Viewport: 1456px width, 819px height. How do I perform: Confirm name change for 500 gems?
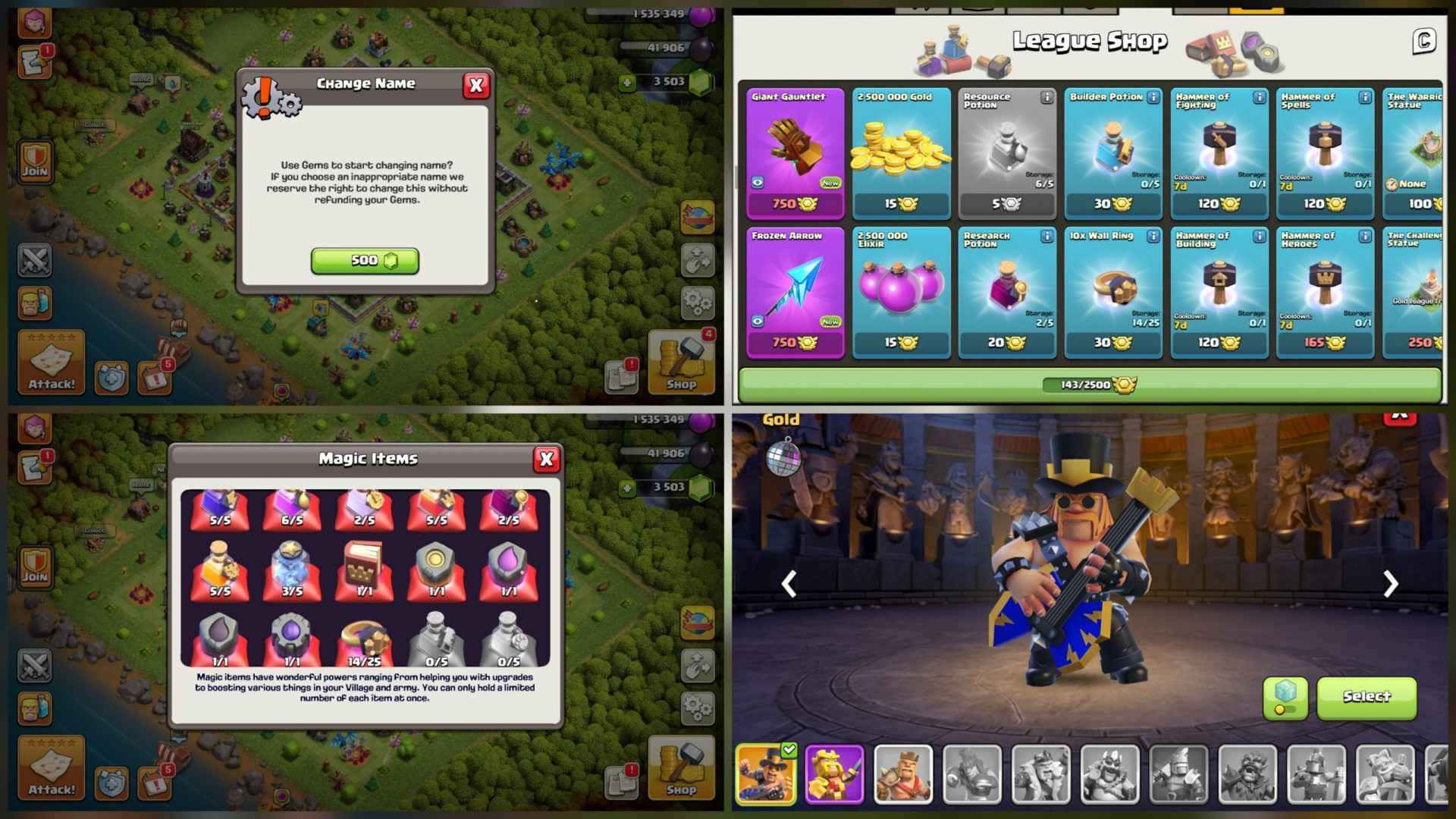point(365,259)
